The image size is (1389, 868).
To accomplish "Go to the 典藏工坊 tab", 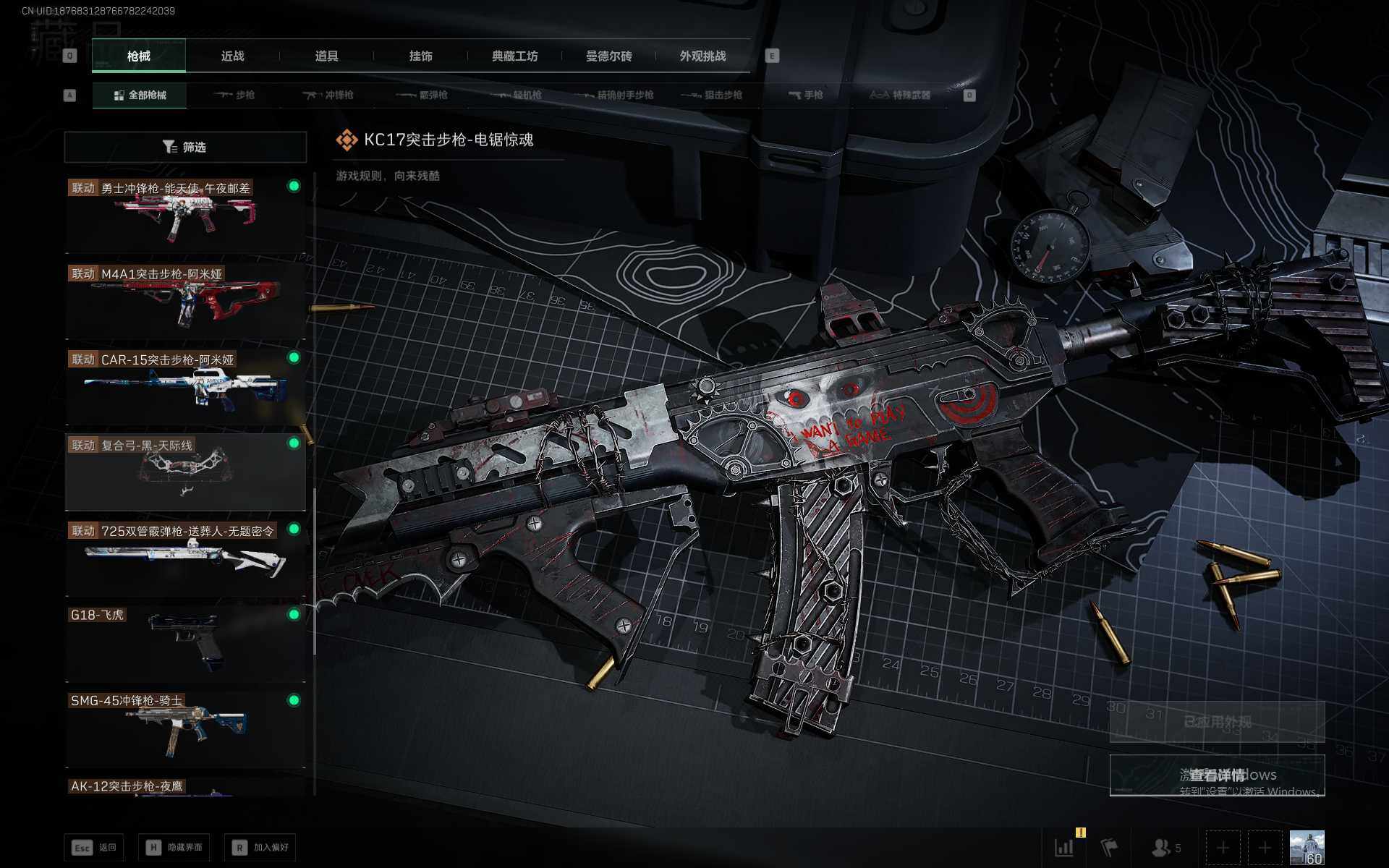I will (x=514, y=56).
